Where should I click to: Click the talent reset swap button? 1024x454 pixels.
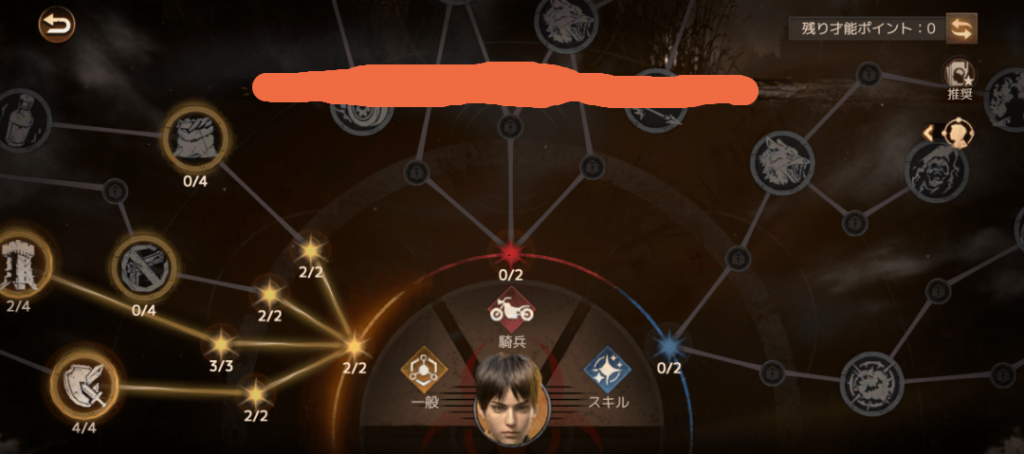[962, 28]
